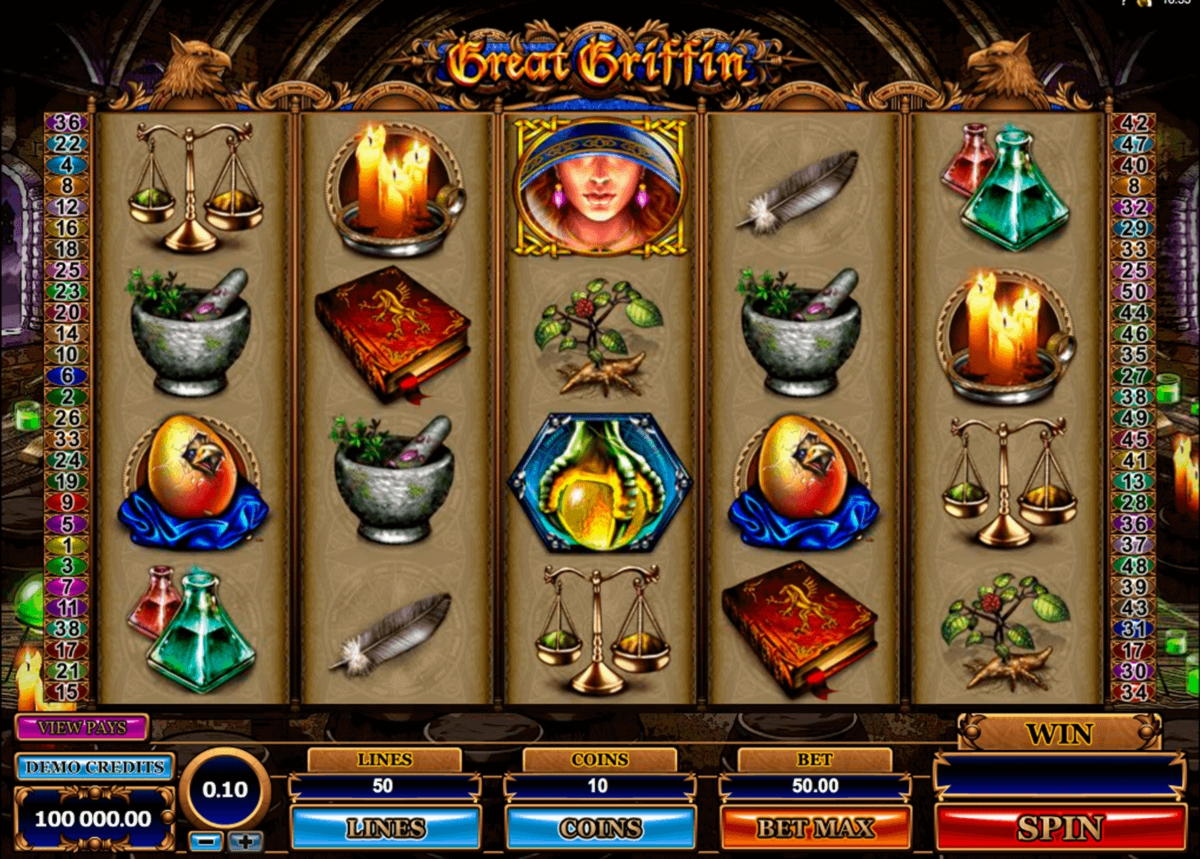Select payline marker number 1
Screen dimensions: 1200x859
point(68,545)
